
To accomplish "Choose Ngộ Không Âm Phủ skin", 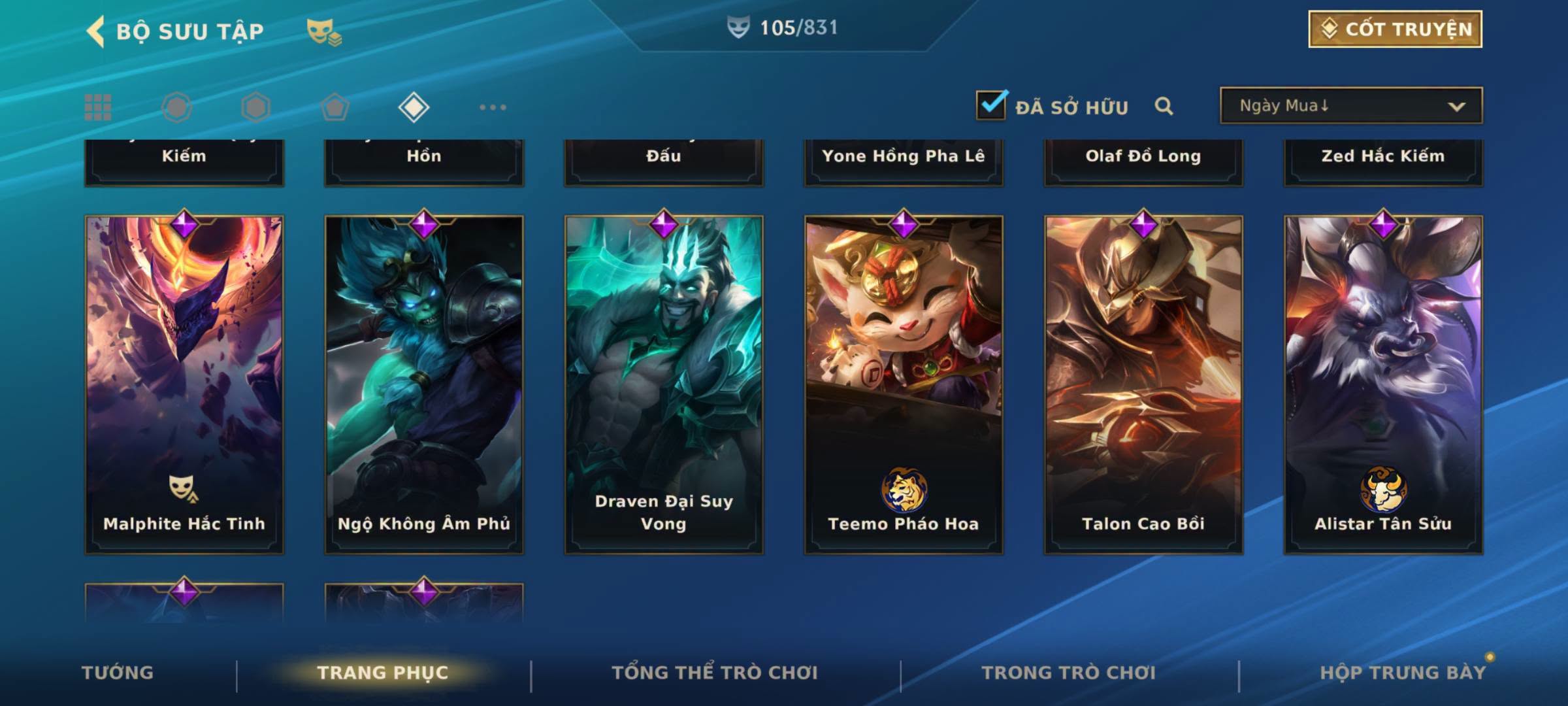I will [x=424, y=384].
